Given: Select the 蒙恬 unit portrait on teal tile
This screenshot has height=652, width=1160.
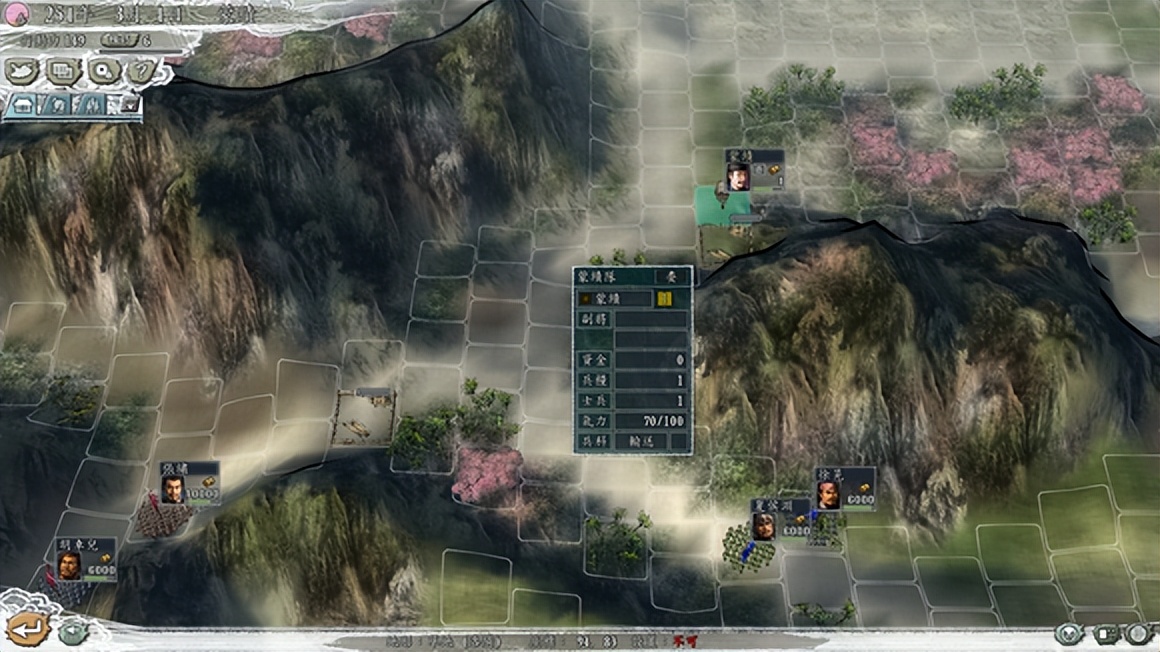Looking at the screenshot, I should [x=738, y=177].
